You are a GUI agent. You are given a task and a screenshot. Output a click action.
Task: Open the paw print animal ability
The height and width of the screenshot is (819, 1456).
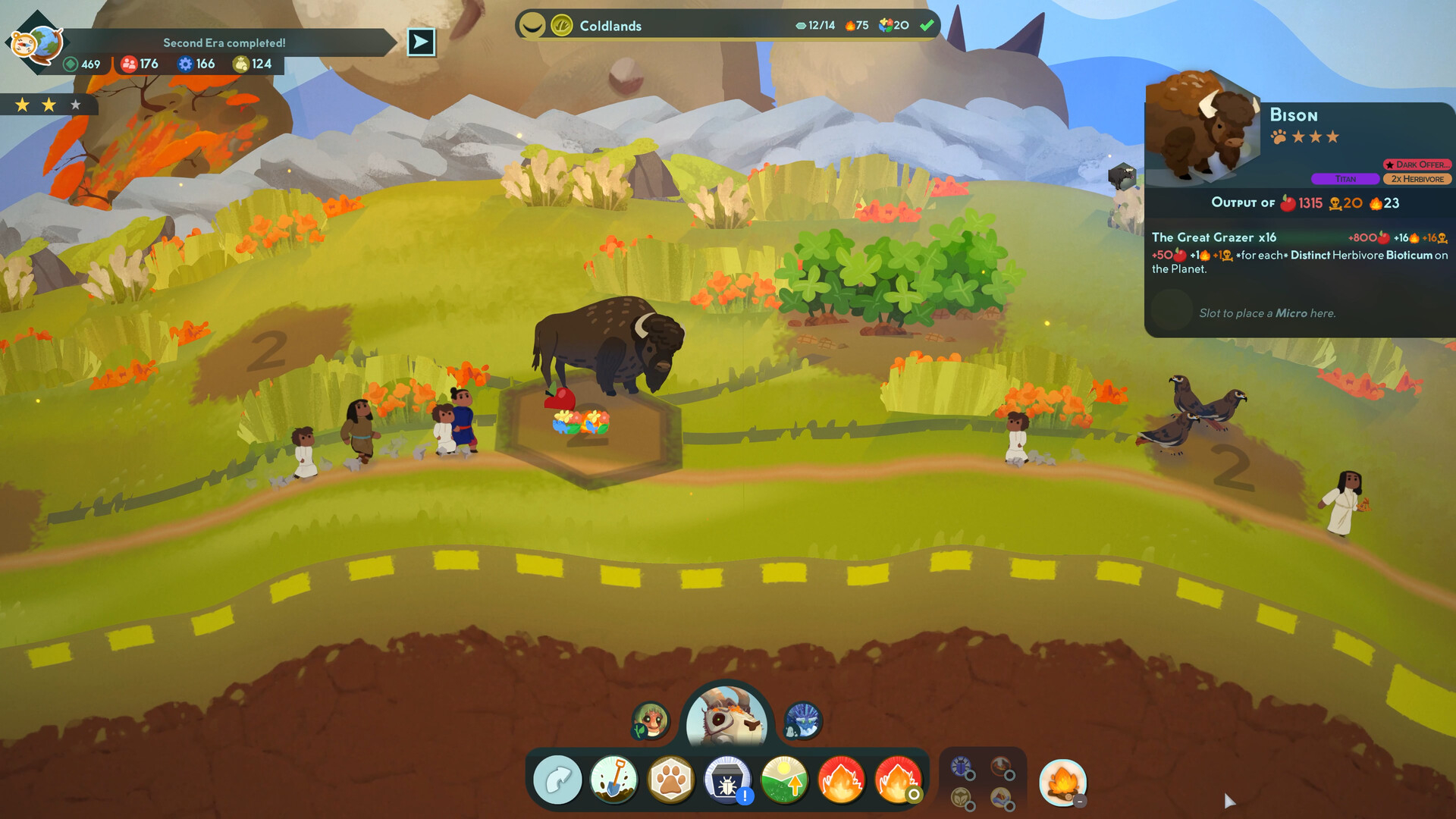(670, 780)
